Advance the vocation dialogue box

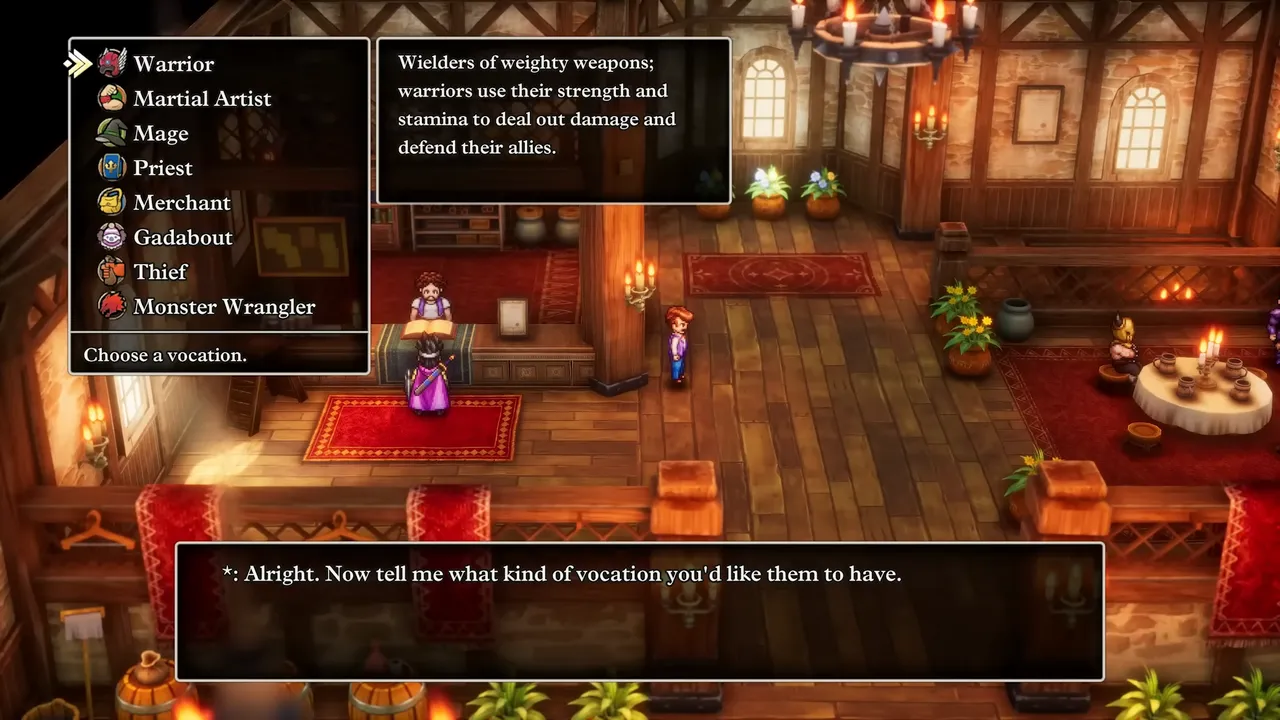pos(640,611)
